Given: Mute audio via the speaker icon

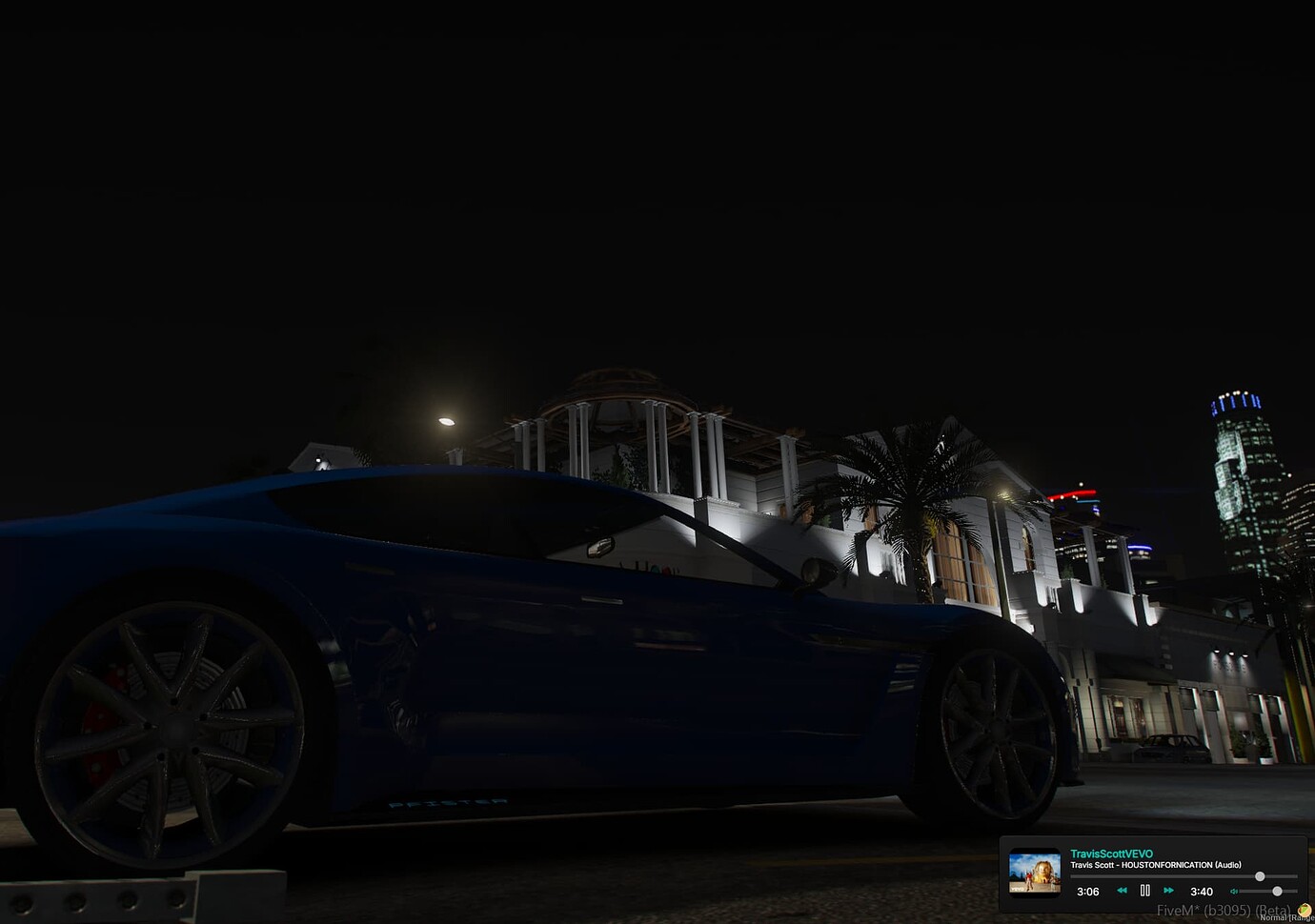Looking at the screenshot, I should pos(1234,891).
